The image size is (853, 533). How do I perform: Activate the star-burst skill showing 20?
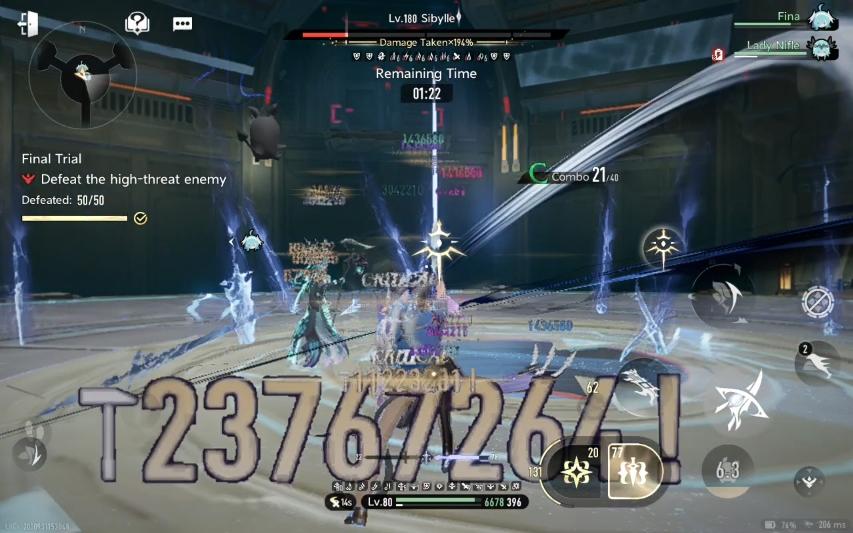576,469
